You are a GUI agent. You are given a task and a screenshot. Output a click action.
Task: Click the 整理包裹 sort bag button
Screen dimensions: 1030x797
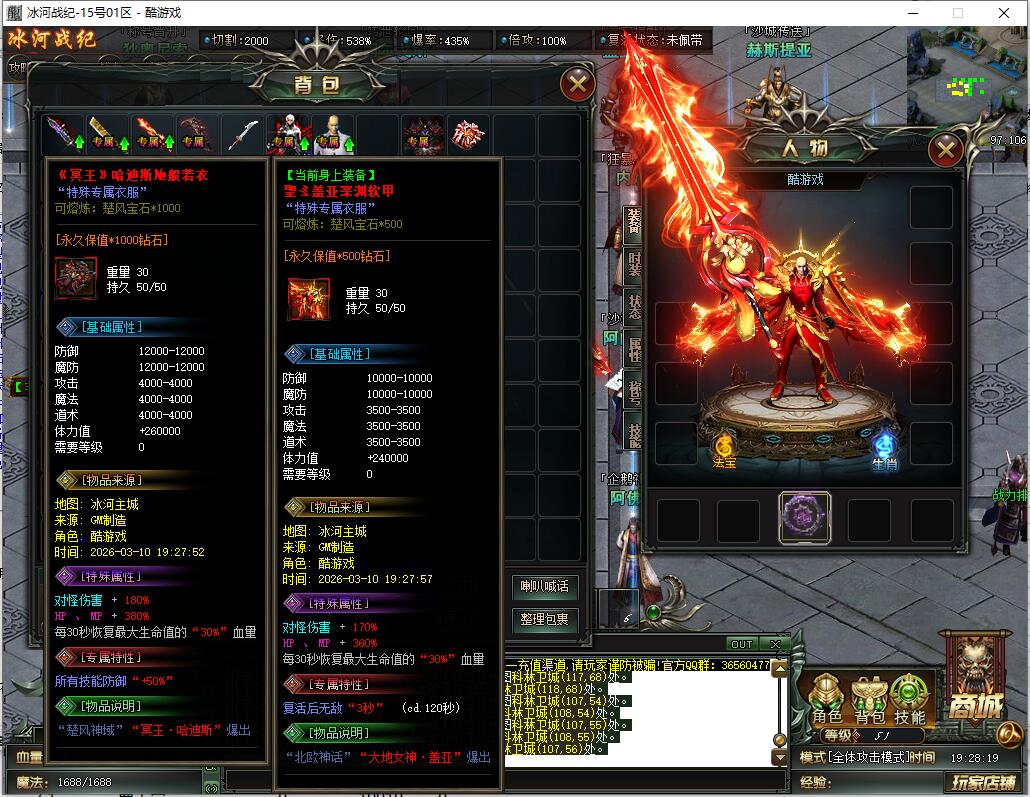pos(544,620)
